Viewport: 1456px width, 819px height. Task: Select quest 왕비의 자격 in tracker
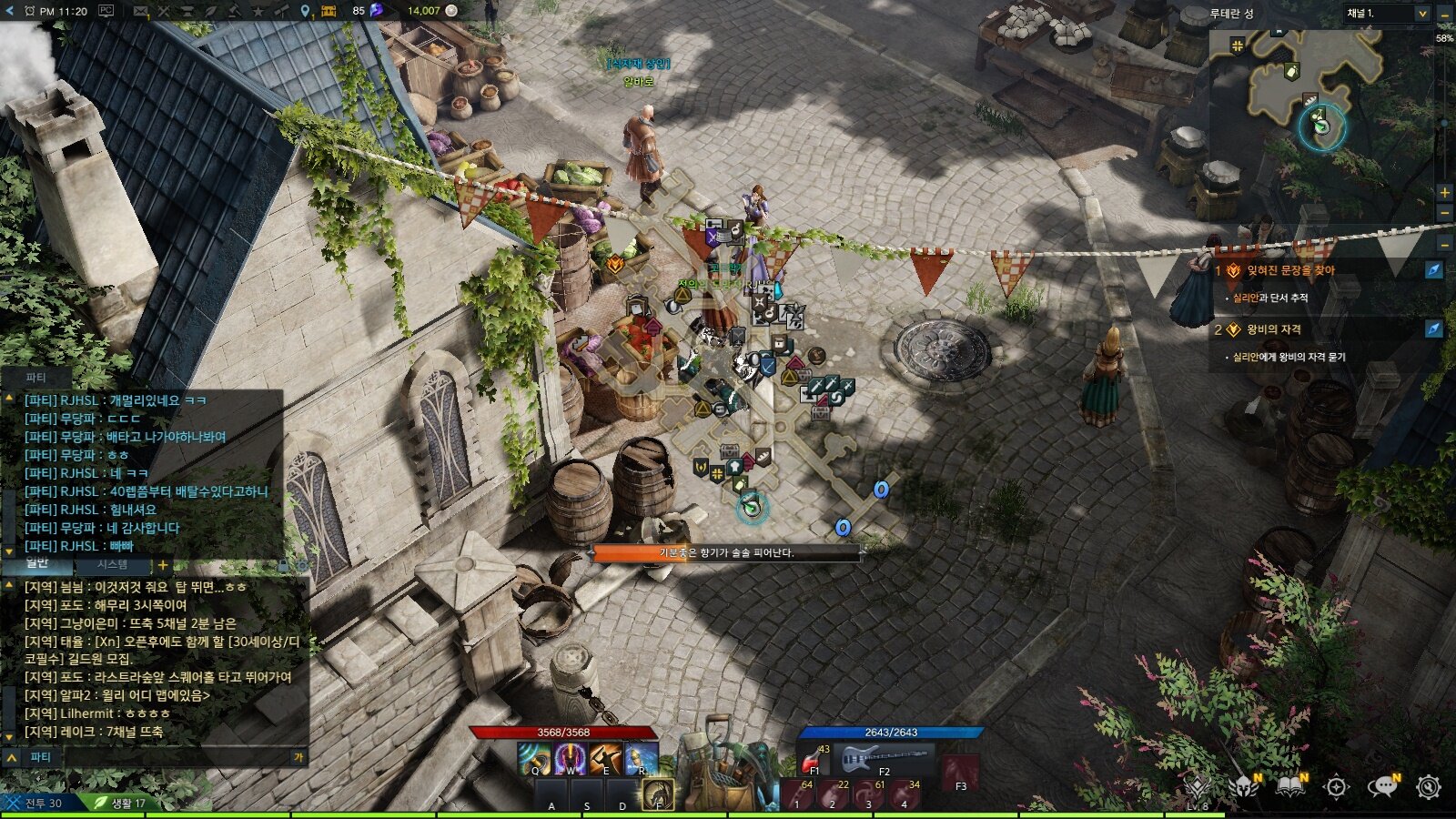tap(1273, 329)
